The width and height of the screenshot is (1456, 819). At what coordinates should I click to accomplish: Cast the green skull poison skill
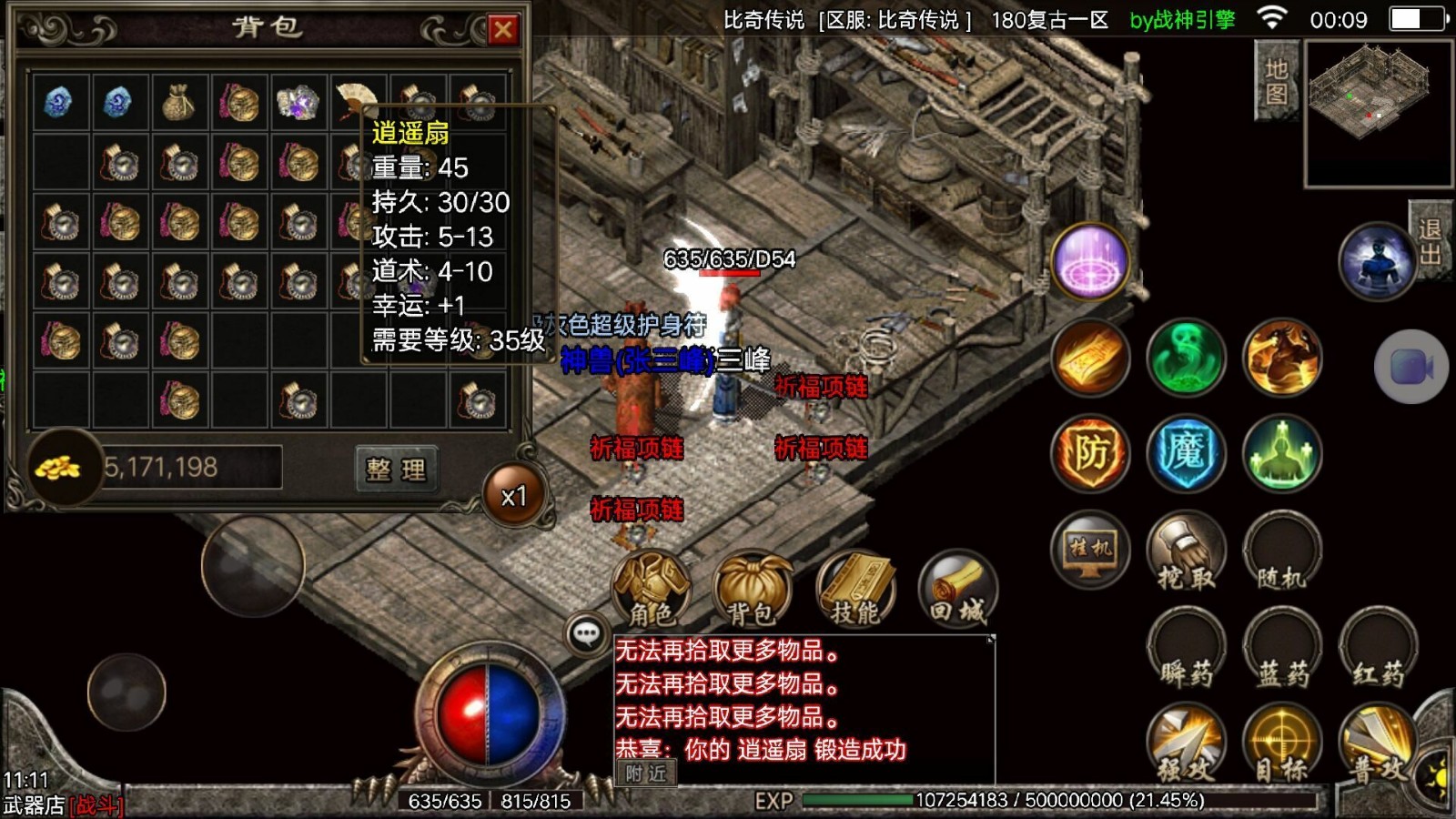pyautogui.click(x=1186, y=358)
